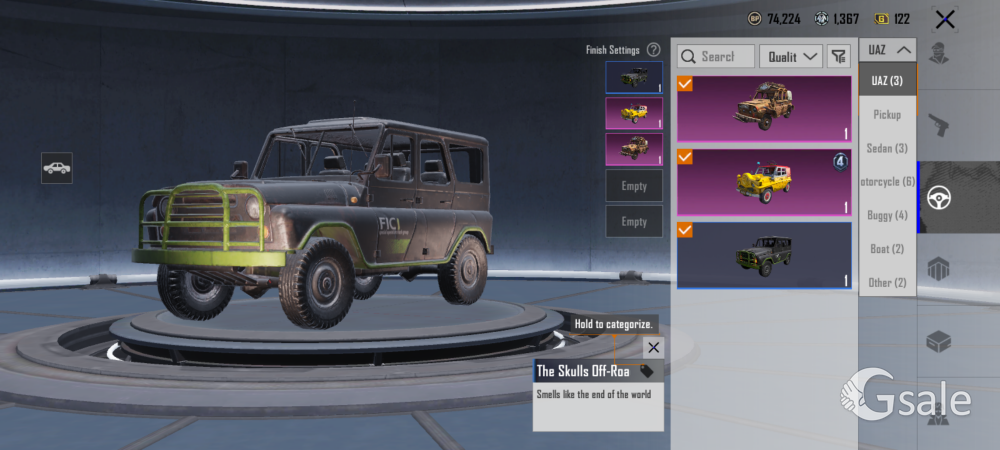The width and height of the screenshot is (1000, 450).
Task: Open the filter options button
Action: (838, 57)
